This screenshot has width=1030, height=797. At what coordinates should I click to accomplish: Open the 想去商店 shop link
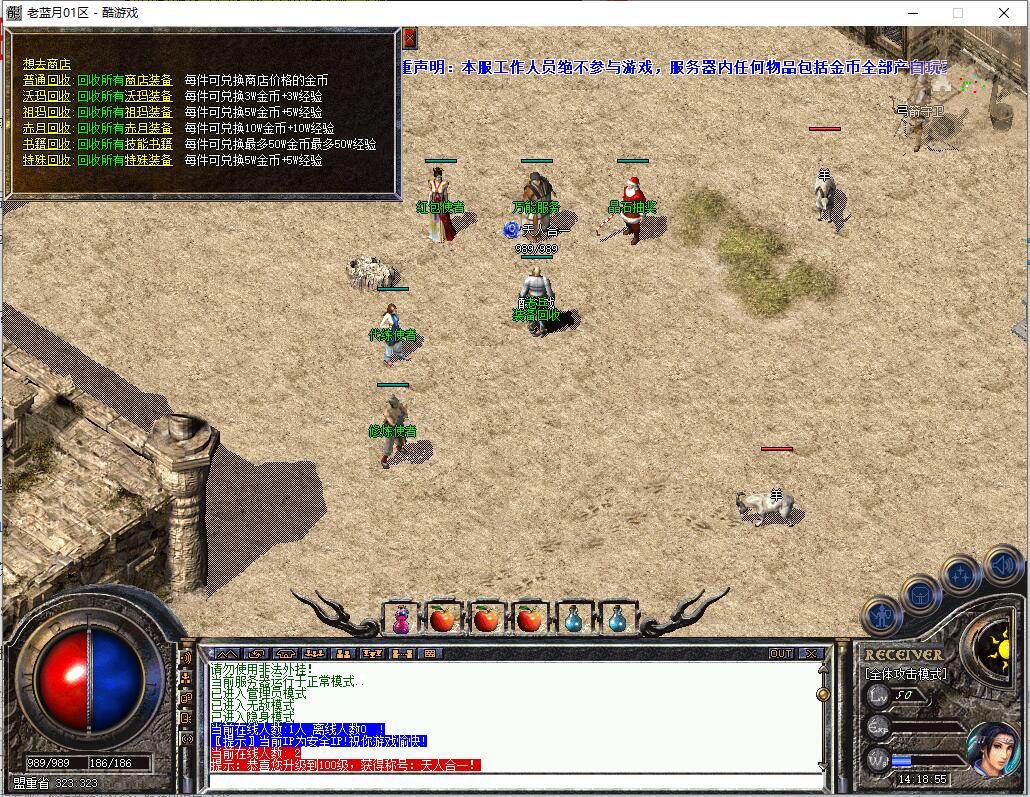[47, 64]
